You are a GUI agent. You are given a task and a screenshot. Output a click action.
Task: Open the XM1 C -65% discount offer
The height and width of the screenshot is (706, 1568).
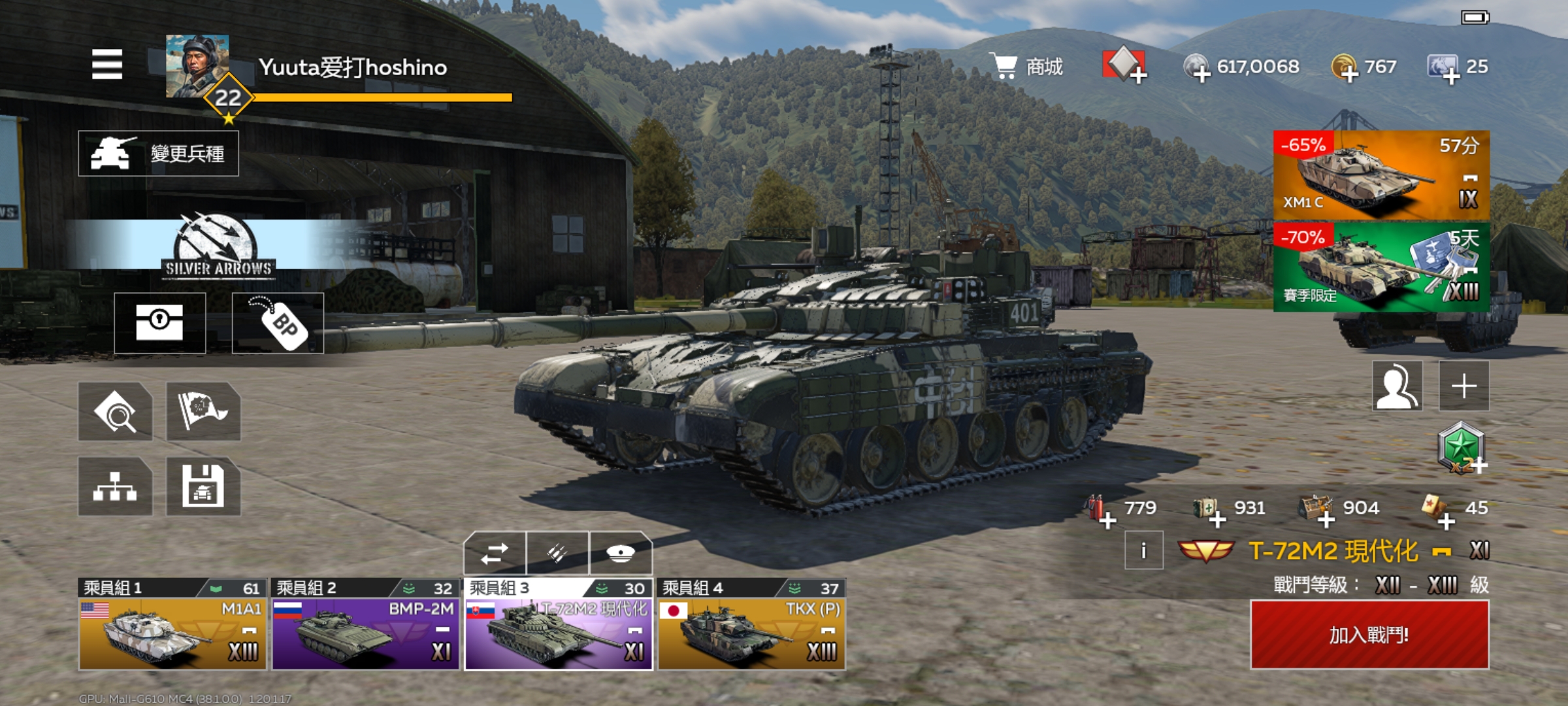[x=1381, y=175]
